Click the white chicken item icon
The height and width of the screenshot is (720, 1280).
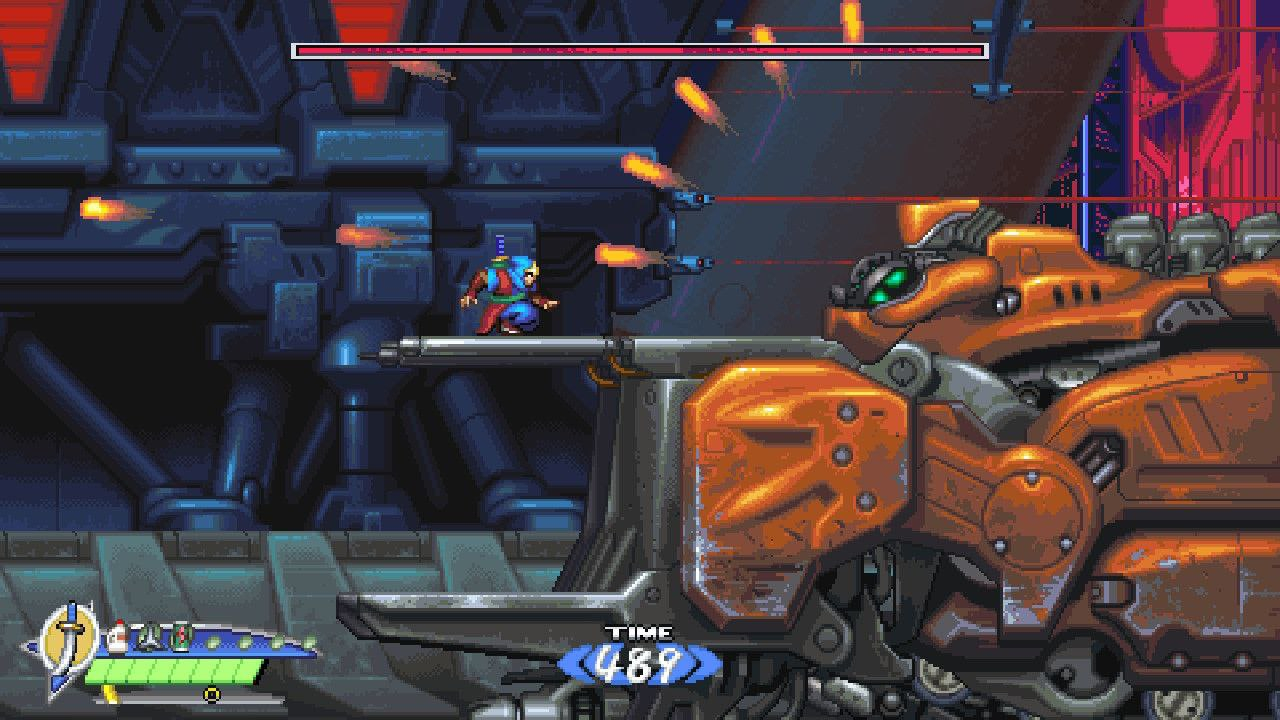(119, 636)
